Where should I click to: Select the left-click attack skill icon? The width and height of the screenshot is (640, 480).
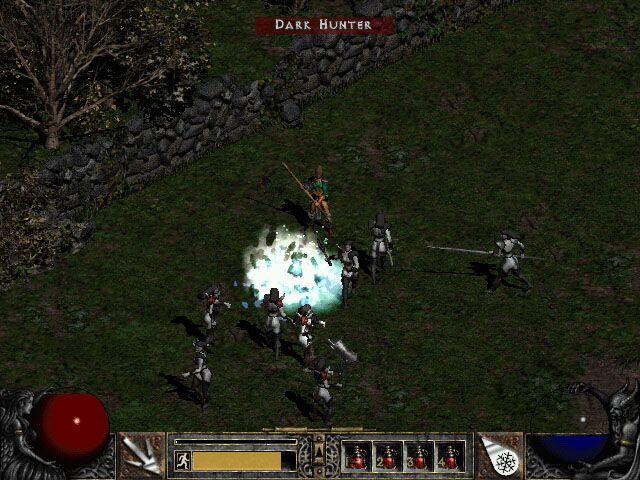click(x=142, y=456)
